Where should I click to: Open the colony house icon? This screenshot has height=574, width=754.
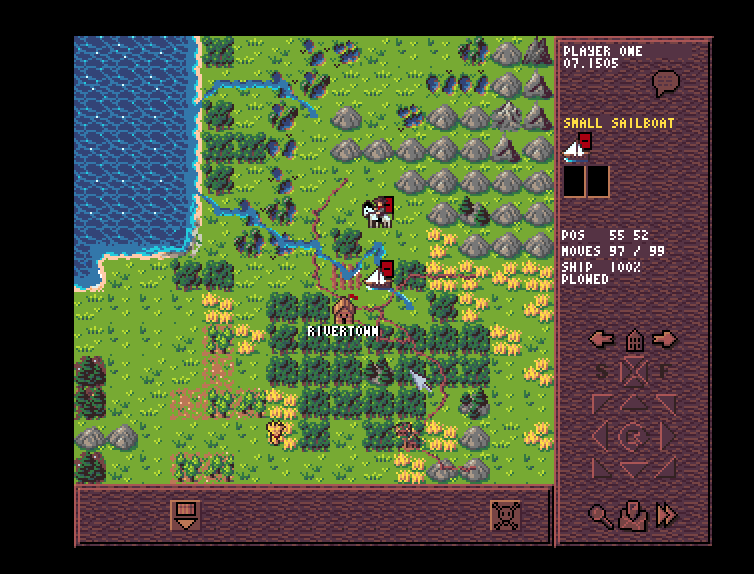(633, 340)
